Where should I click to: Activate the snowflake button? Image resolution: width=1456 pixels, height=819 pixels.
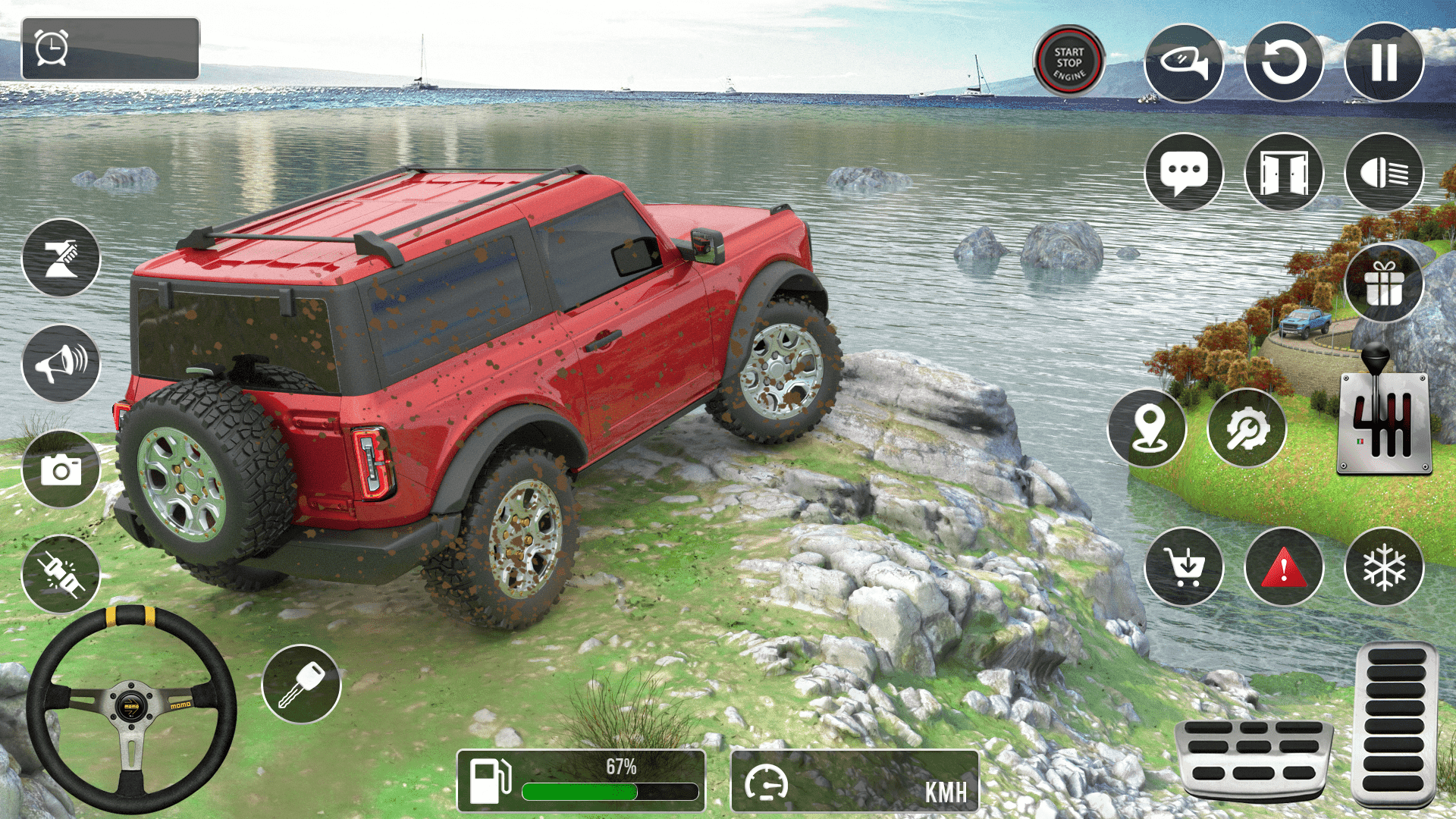[x=1384, y=566]
